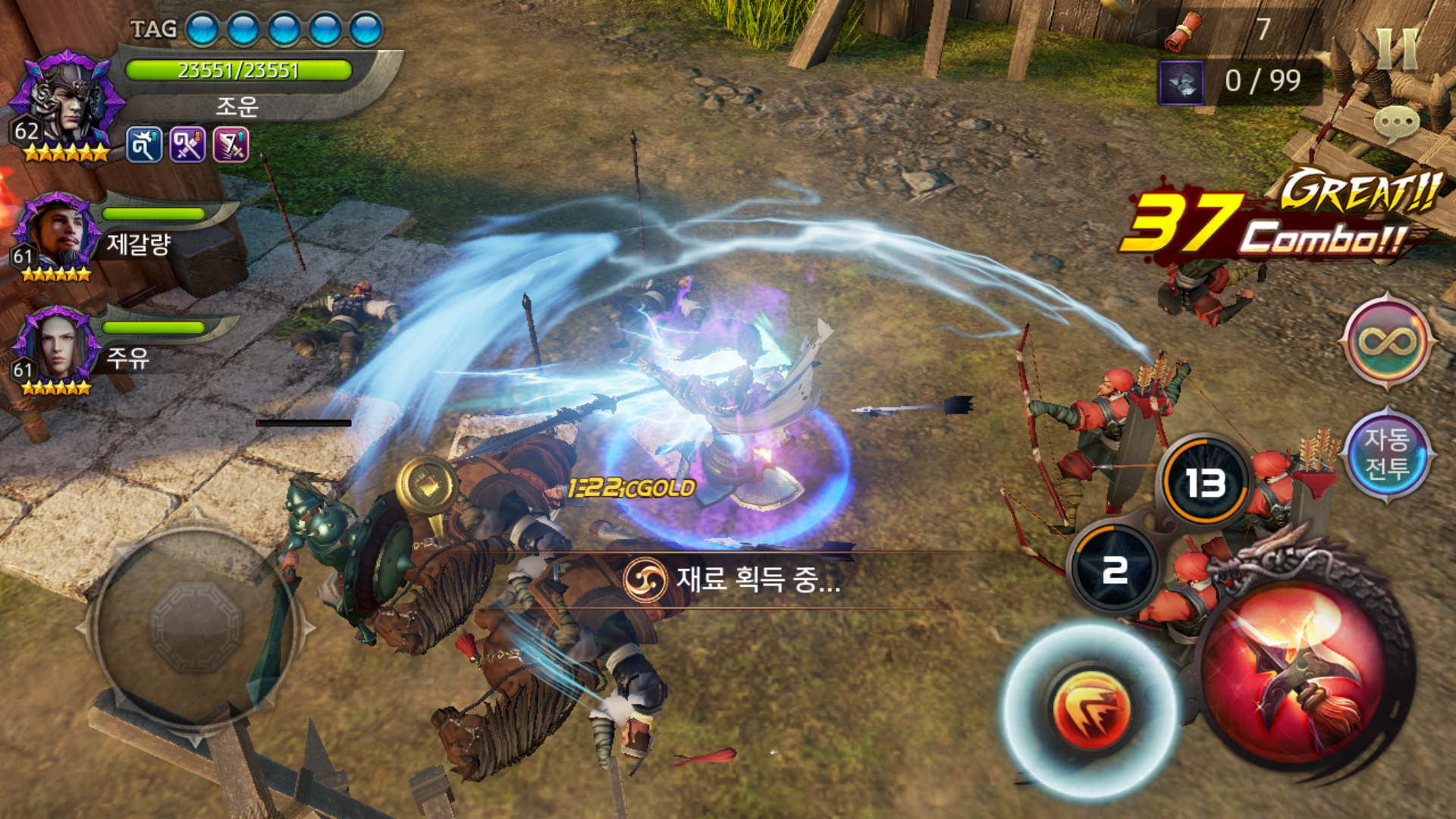Activate the glowing flame skill button
The width and height of the screenshot is (1456, 819).
pyautogui.click(x=1090, y=708)
